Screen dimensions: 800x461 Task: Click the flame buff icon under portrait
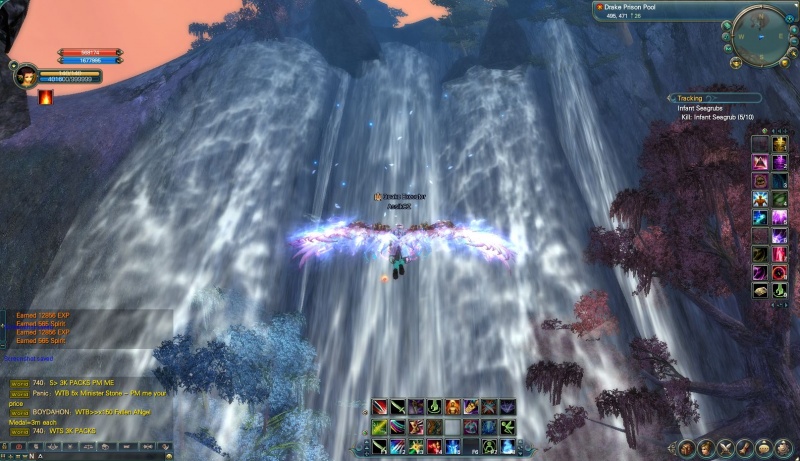pos(46,97)
